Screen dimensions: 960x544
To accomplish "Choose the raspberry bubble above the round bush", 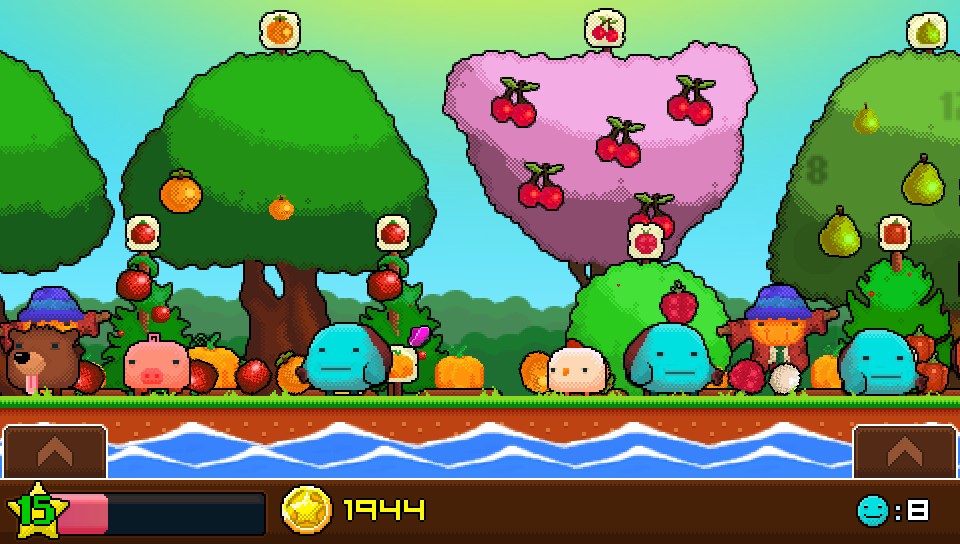I will point(647,240).
